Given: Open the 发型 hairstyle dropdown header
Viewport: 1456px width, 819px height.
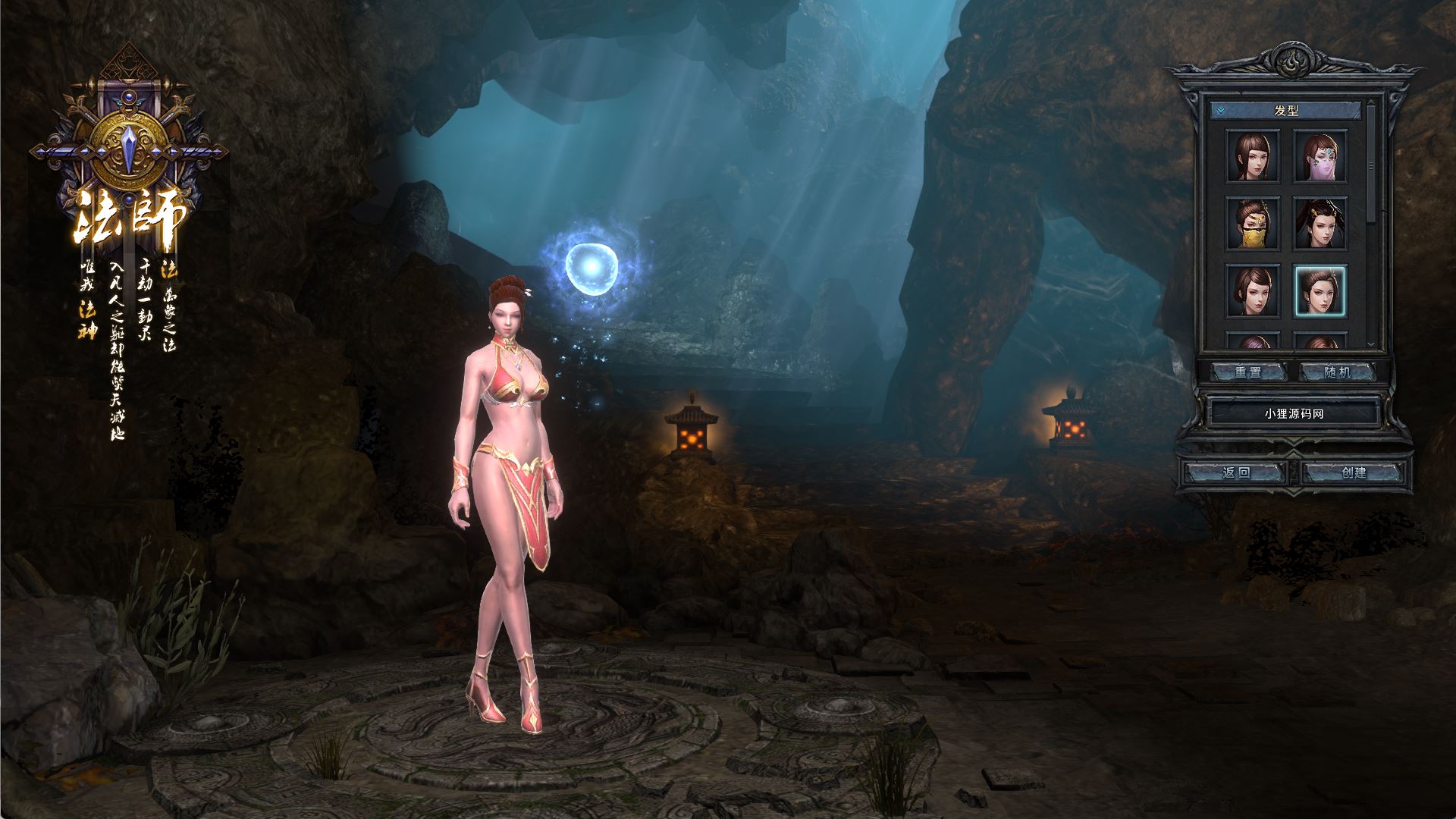Looking at the screenshot, I should click(1285, 111).
